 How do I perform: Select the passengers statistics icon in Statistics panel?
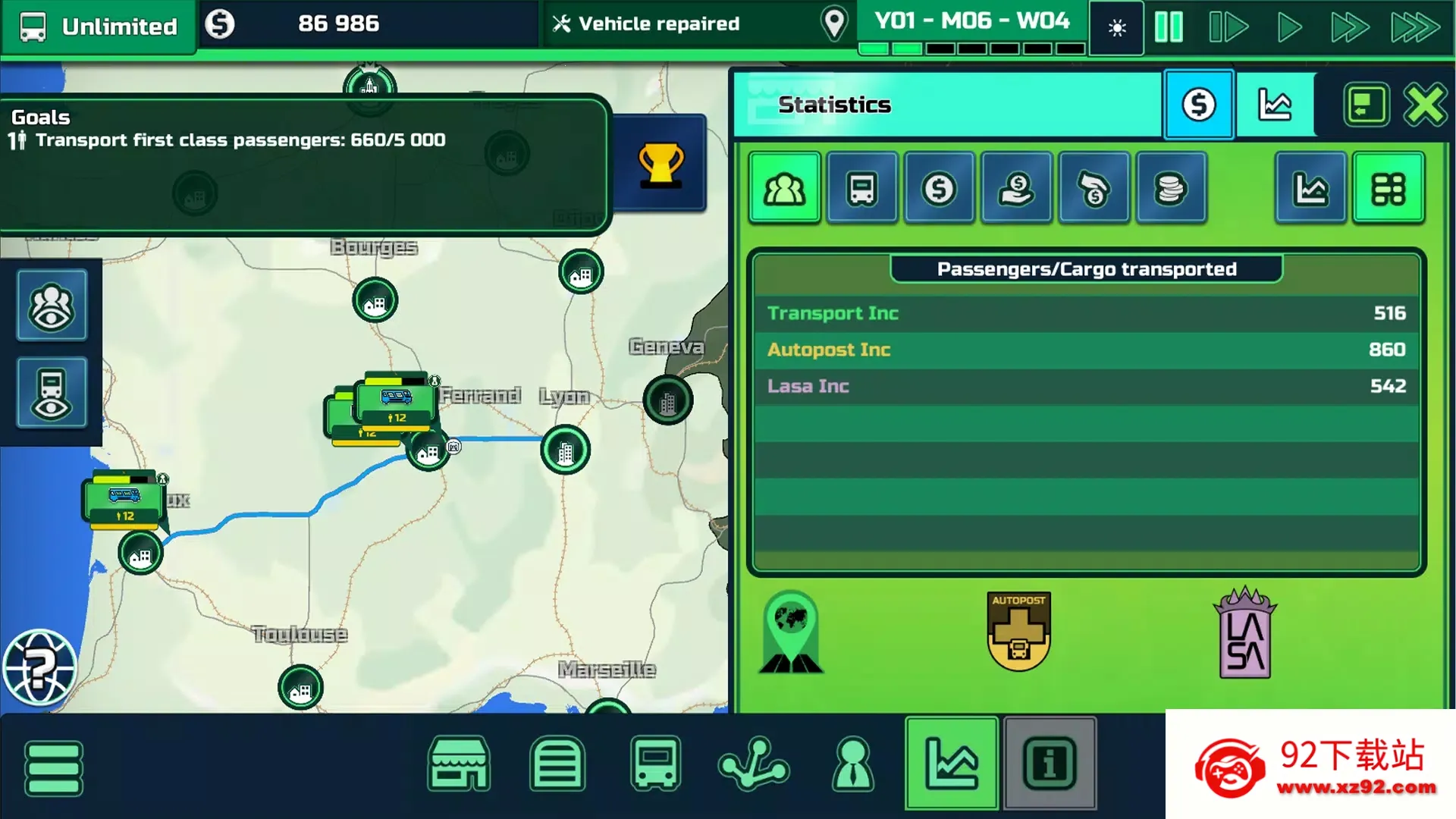point(784,187)
